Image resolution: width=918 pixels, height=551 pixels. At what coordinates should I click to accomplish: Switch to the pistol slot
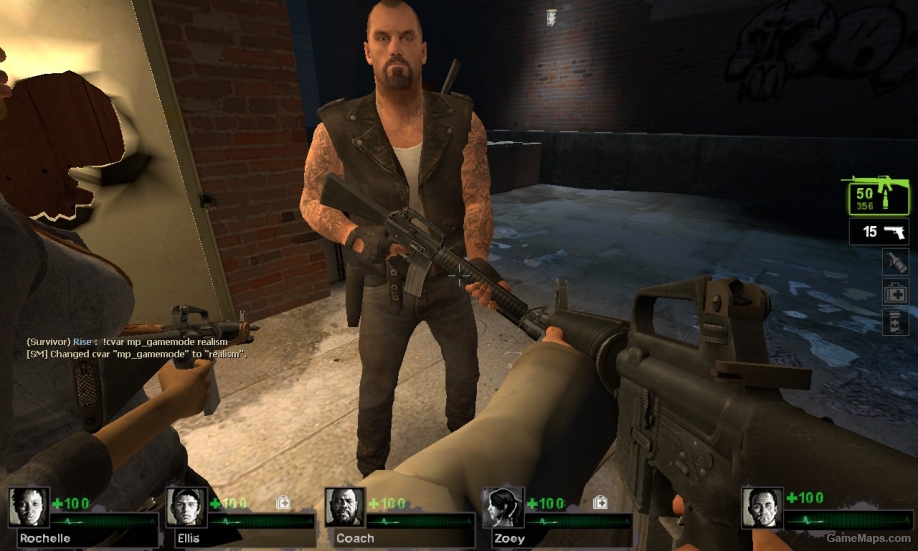[879, 233]
